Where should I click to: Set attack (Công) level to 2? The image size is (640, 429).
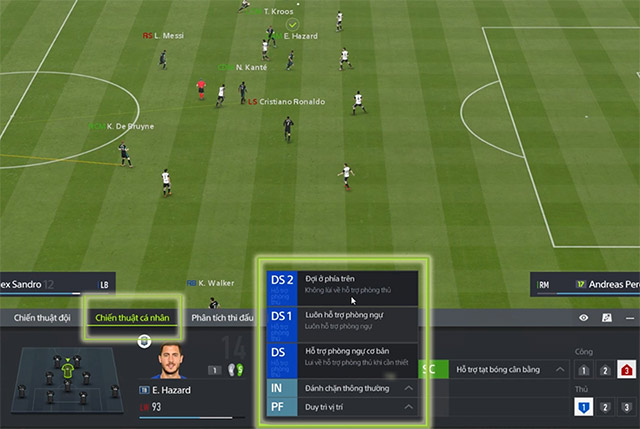605,370
